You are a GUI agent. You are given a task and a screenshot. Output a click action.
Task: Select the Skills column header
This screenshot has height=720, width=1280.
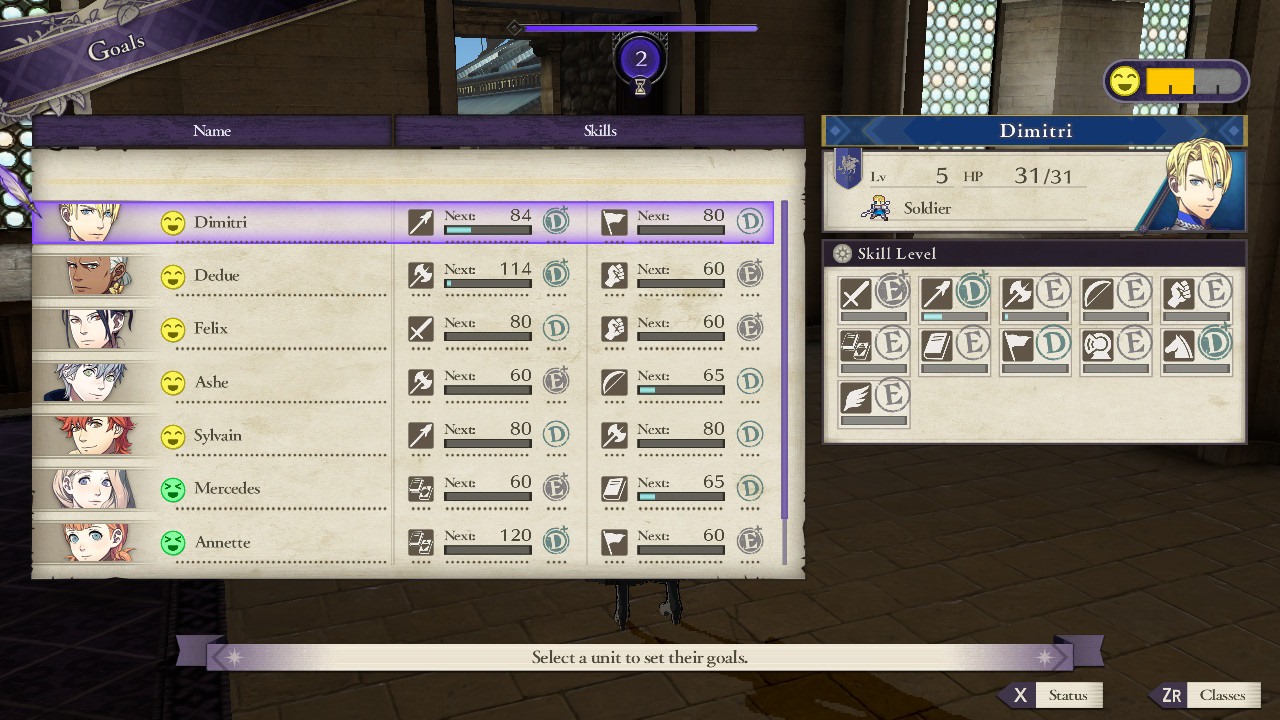pyautogui.click(x=600, y=131)
